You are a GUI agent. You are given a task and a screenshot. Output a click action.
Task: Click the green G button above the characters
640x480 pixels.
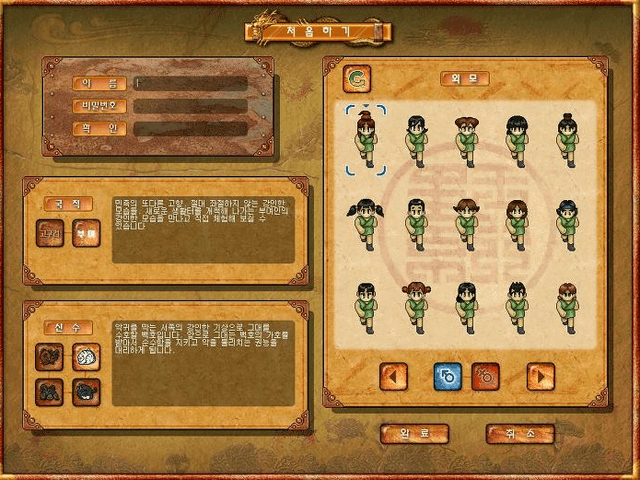[356, 78]
